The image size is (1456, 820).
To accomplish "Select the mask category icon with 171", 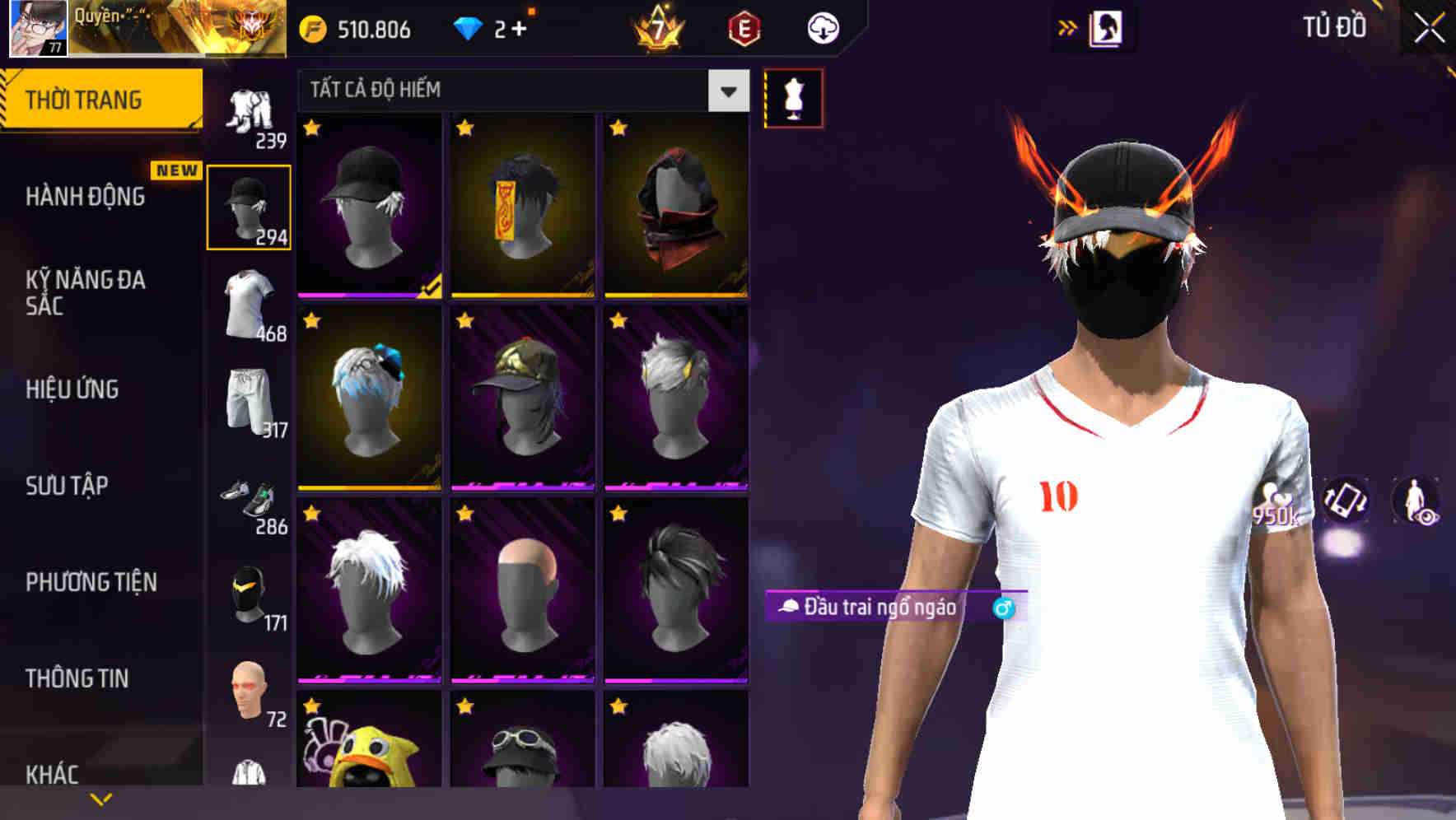I will (x=250, y=593).
